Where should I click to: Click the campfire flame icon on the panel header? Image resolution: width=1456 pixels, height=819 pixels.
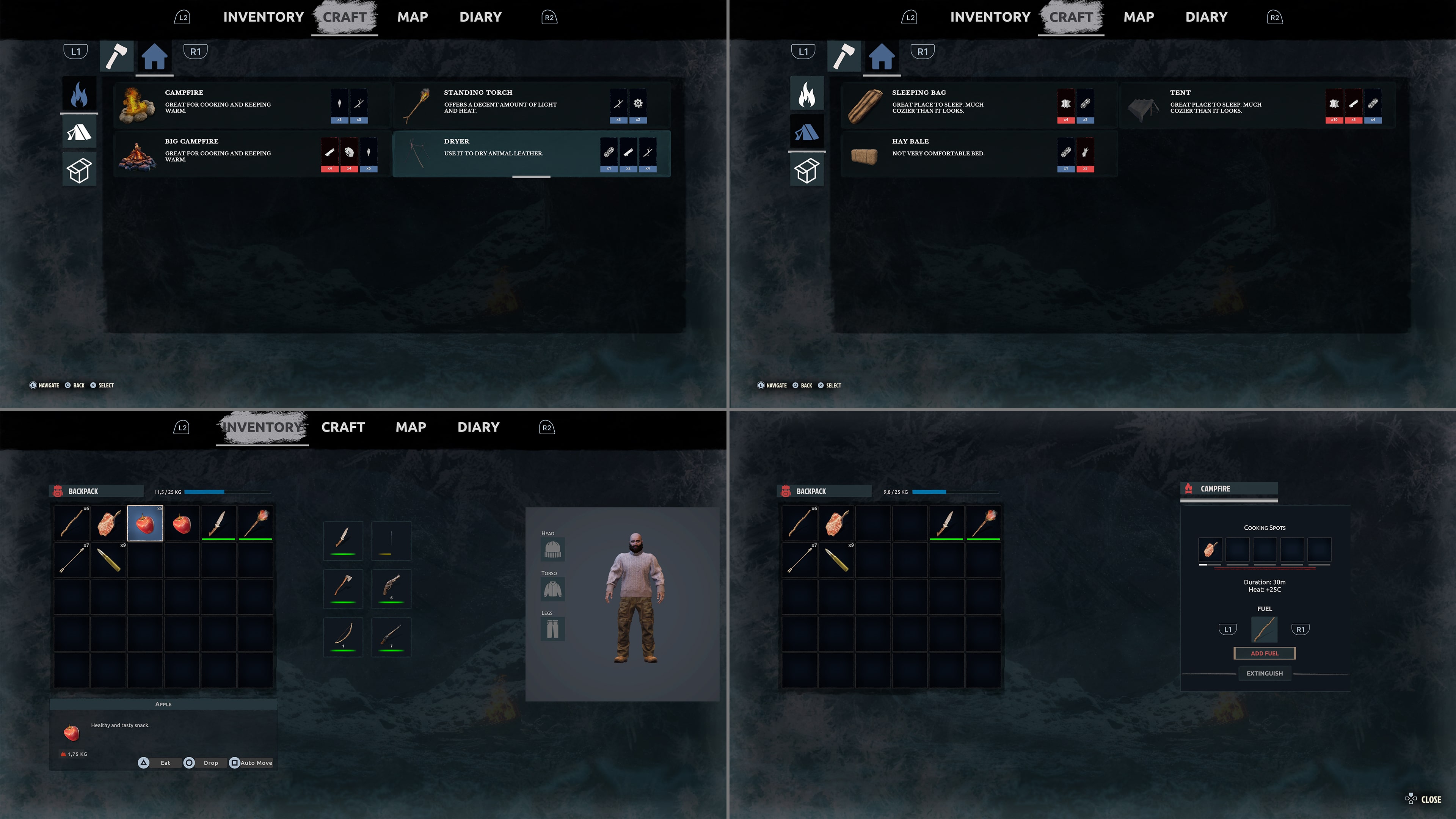click(1189, 488)
